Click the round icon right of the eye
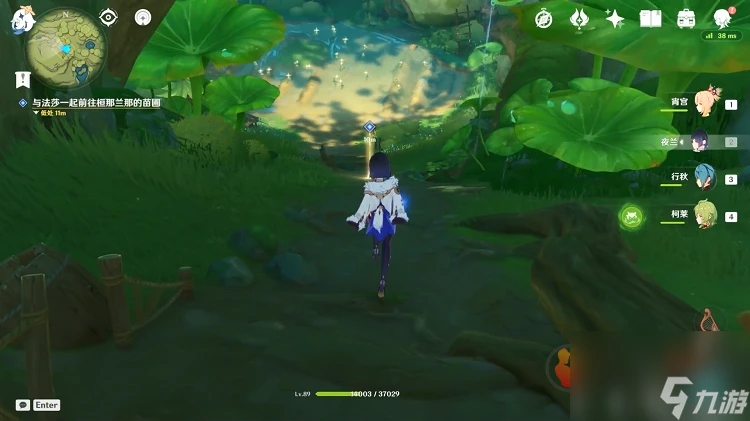The height and width of the screenshot is (421, 750). (142, 17)
